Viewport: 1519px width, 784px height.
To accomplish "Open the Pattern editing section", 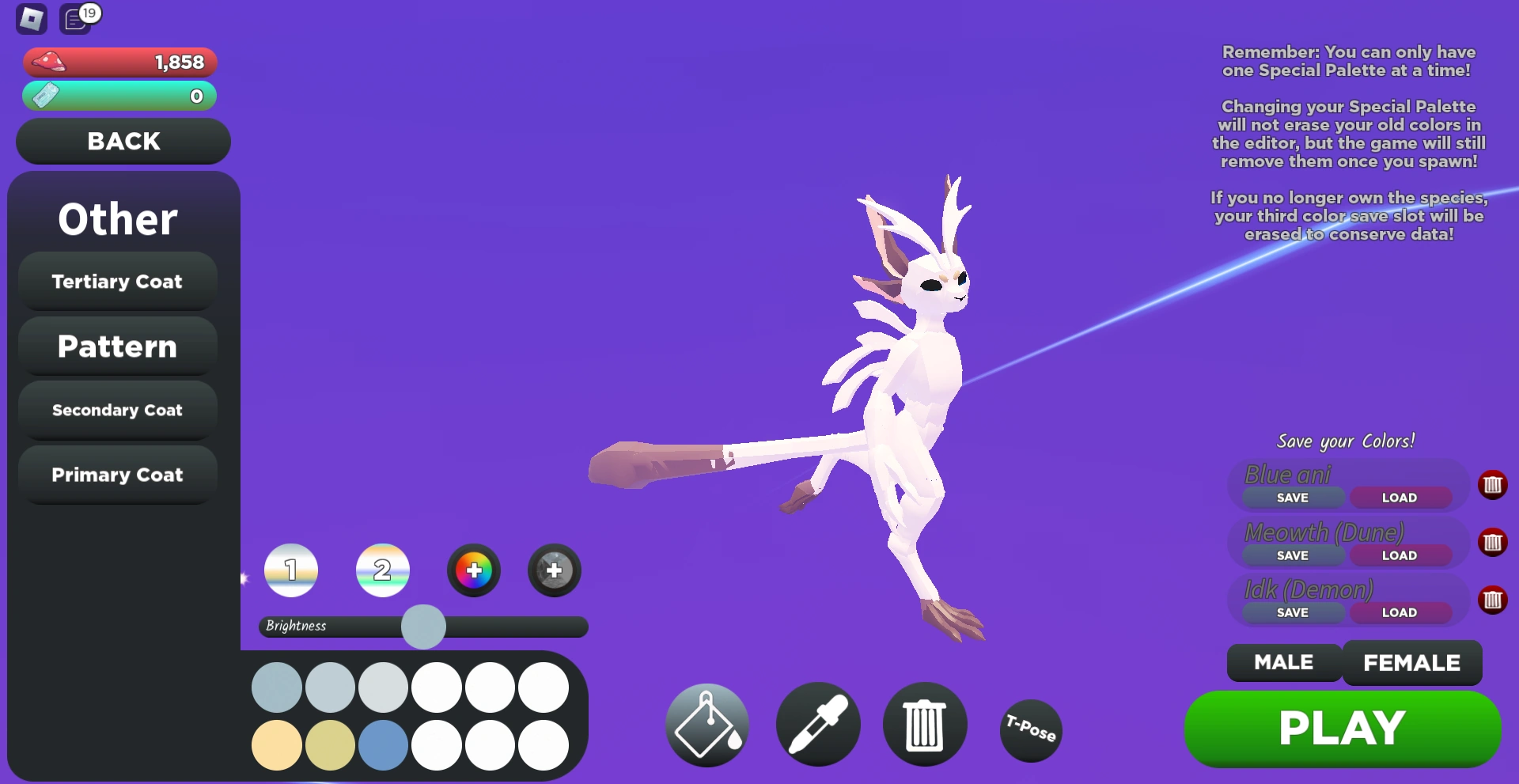I will pyautogui.click(x=117, y=347).
